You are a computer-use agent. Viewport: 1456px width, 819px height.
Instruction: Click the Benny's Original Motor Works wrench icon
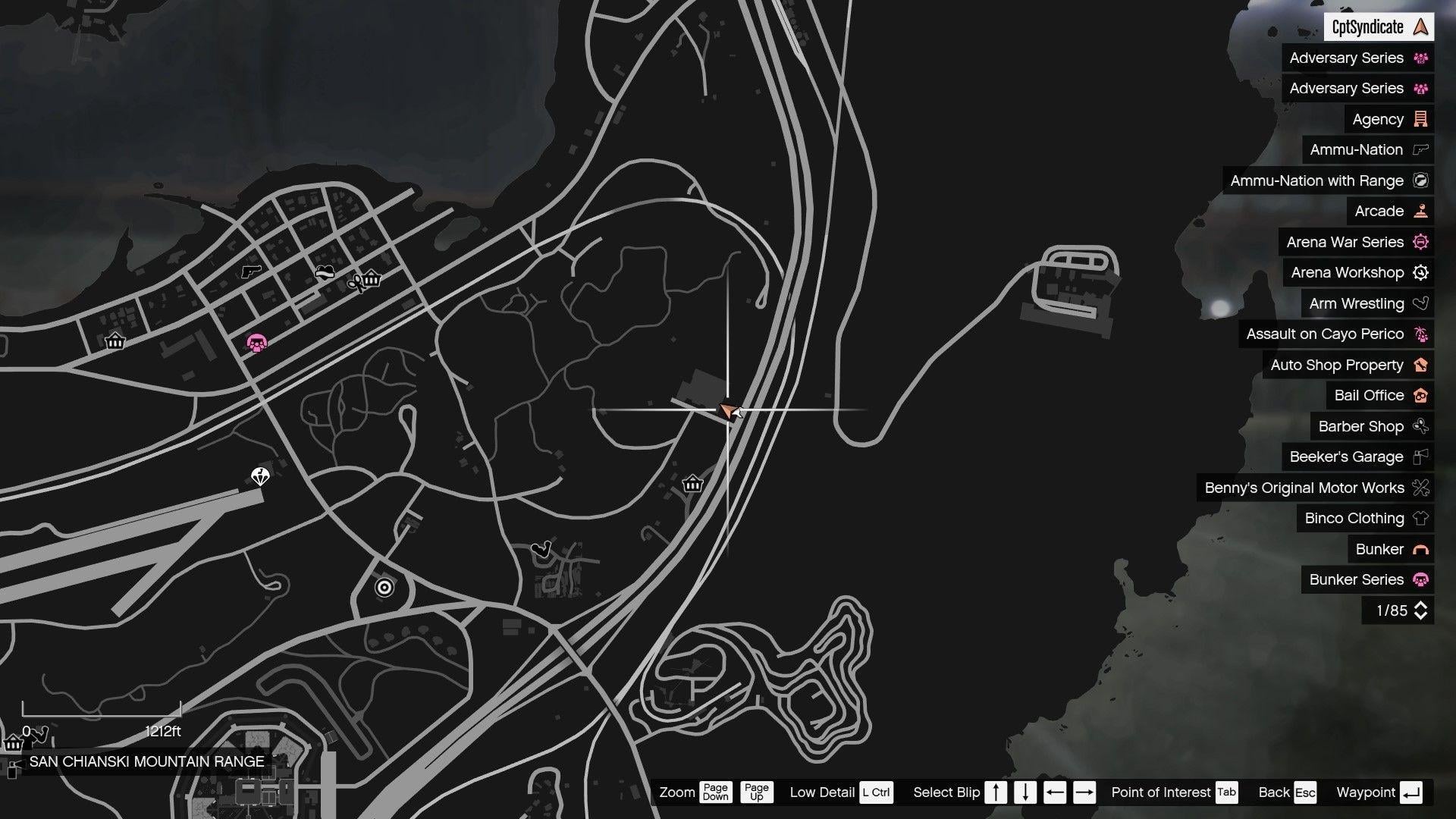(x=1420, y=488)
